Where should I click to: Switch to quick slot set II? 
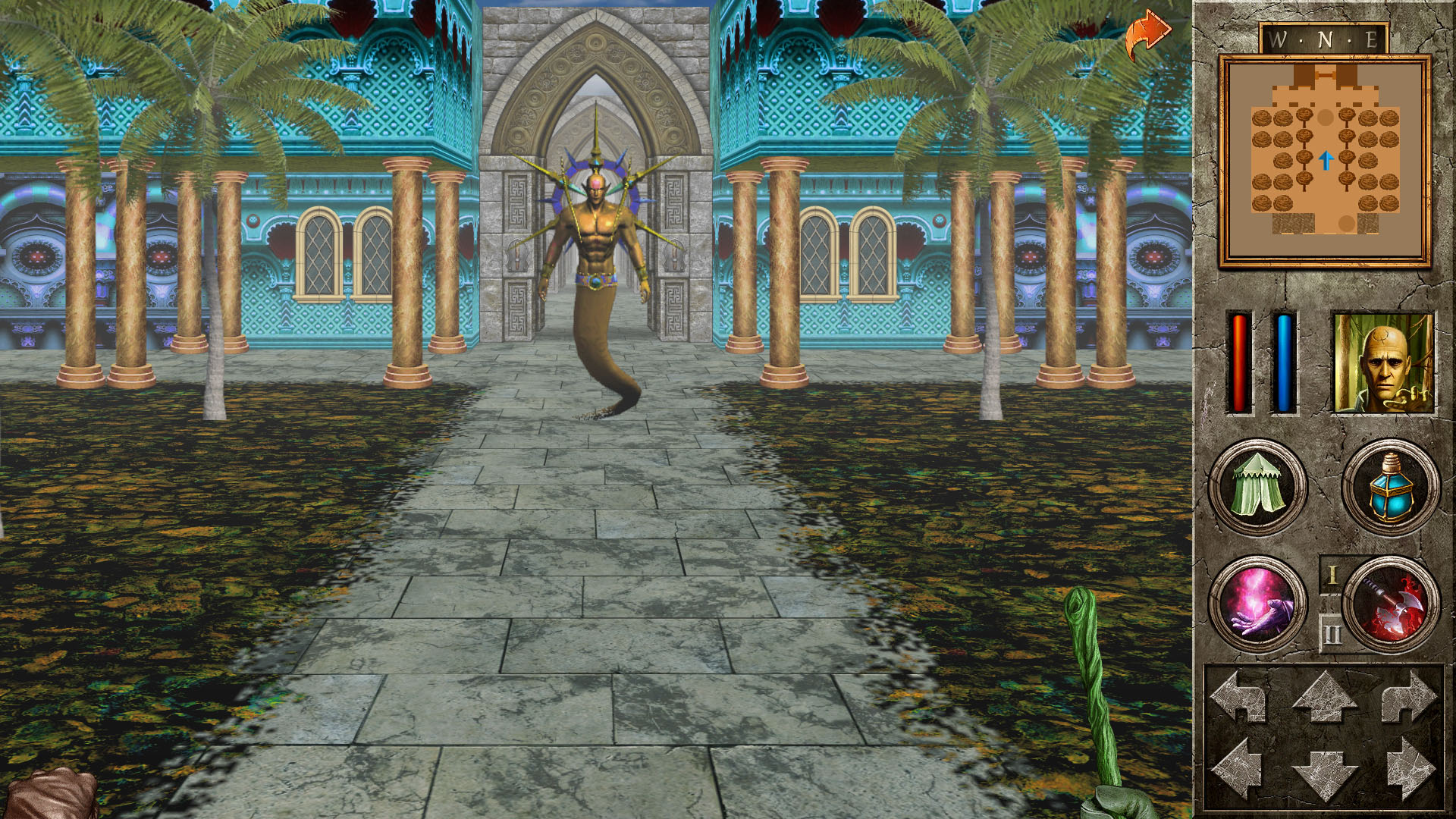(x=1332, y=633)
